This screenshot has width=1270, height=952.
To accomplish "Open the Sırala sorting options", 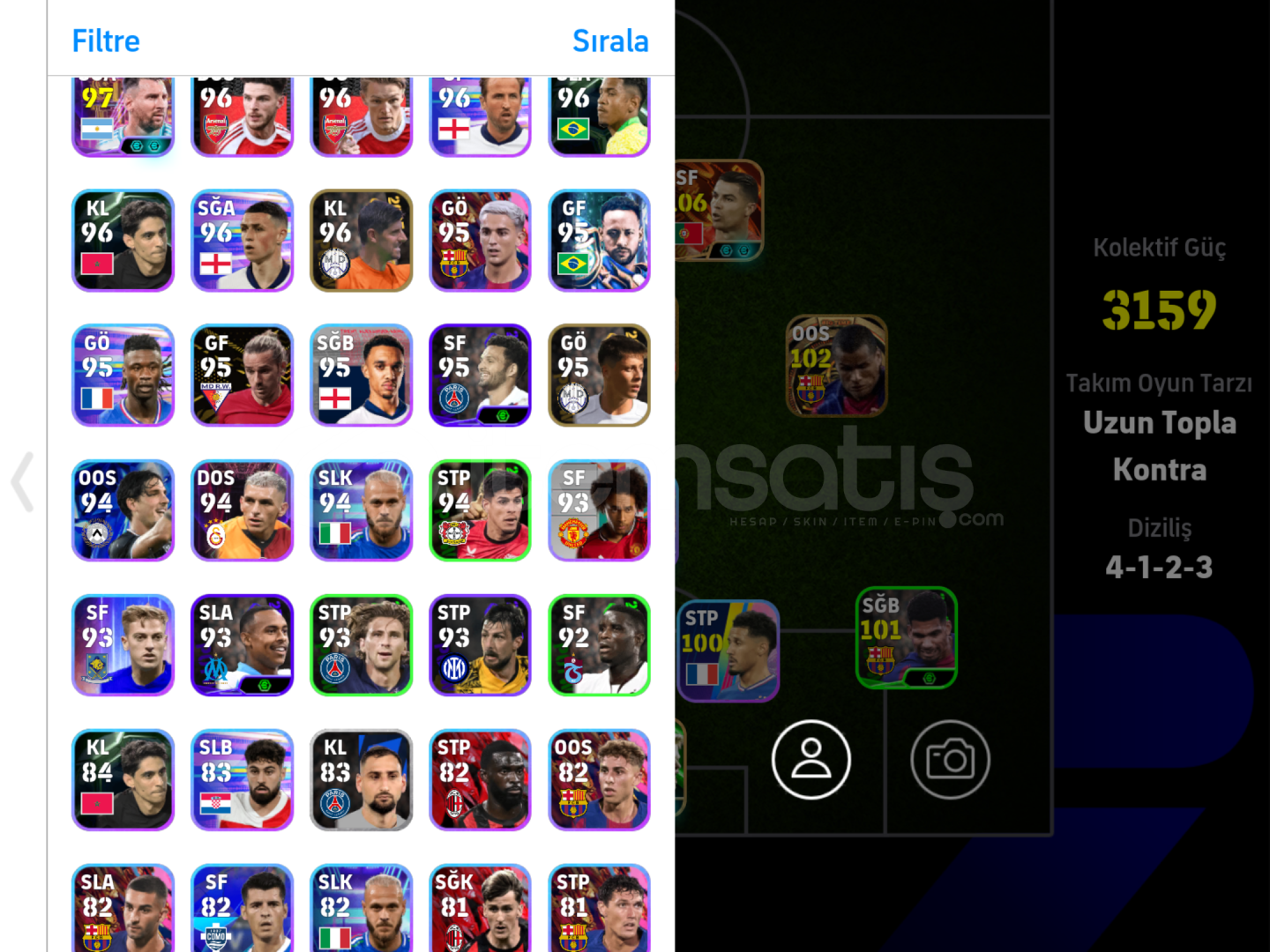I will click(x=610, y=41).
